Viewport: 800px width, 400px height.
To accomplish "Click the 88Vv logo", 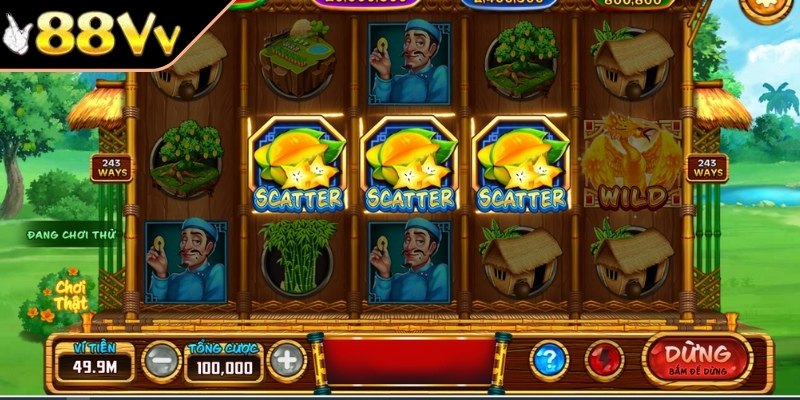I will [92, 38].
